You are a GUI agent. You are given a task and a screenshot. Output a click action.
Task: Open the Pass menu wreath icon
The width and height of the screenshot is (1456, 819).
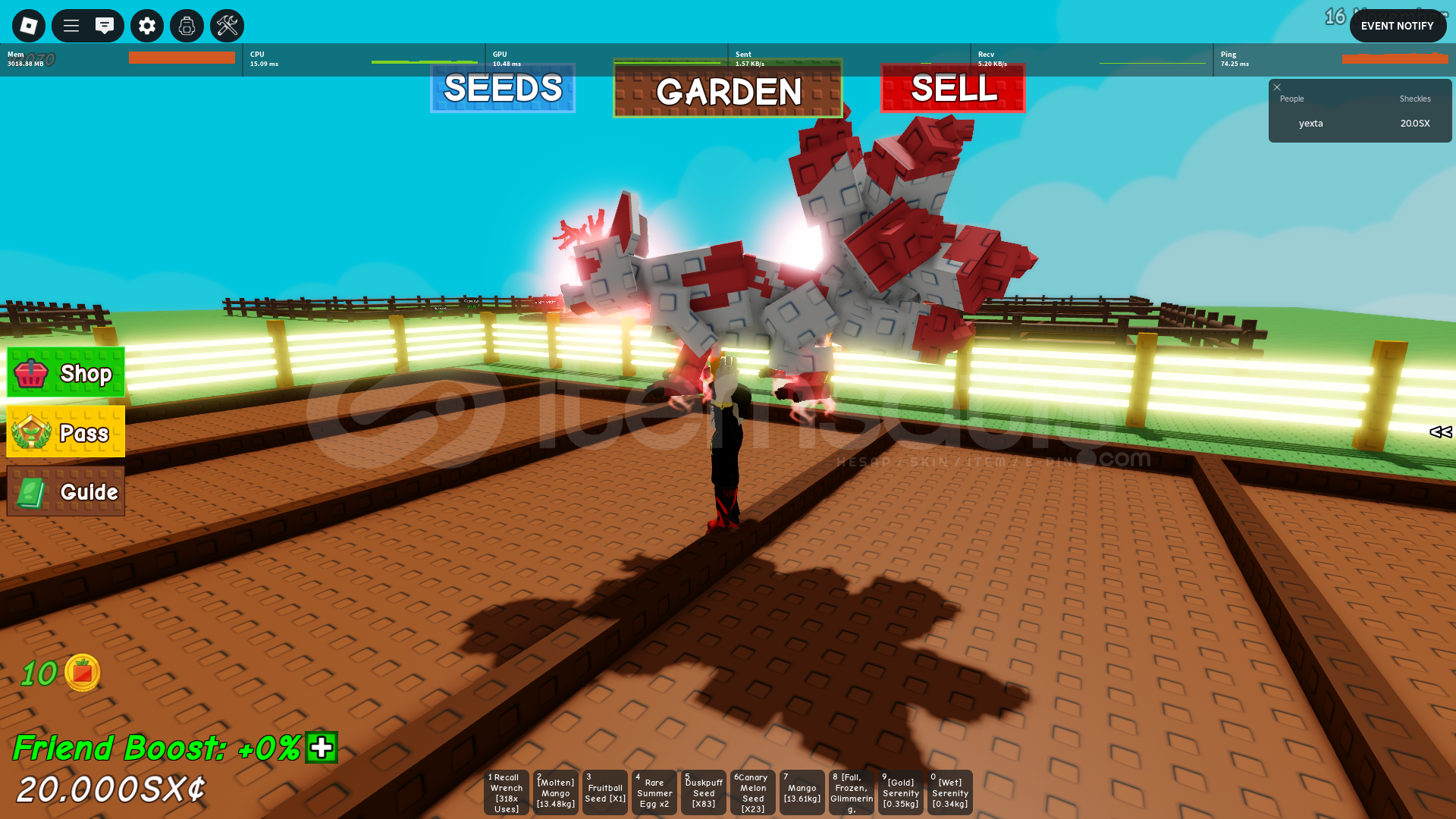point(32,432)
